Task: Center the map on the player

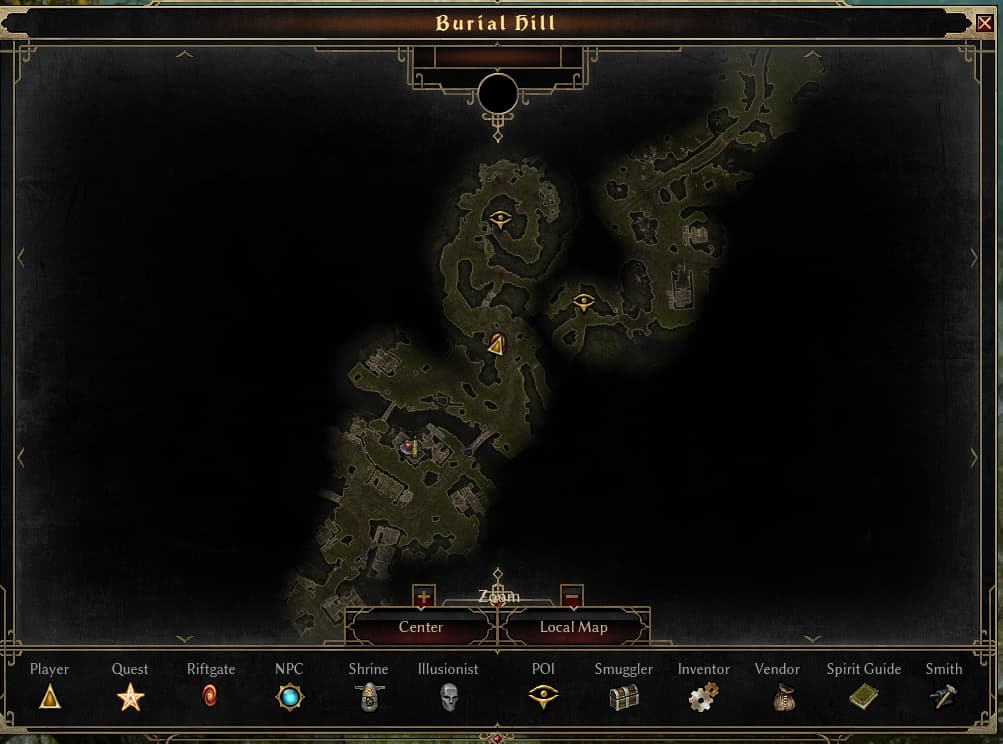Action: [421, 628]
